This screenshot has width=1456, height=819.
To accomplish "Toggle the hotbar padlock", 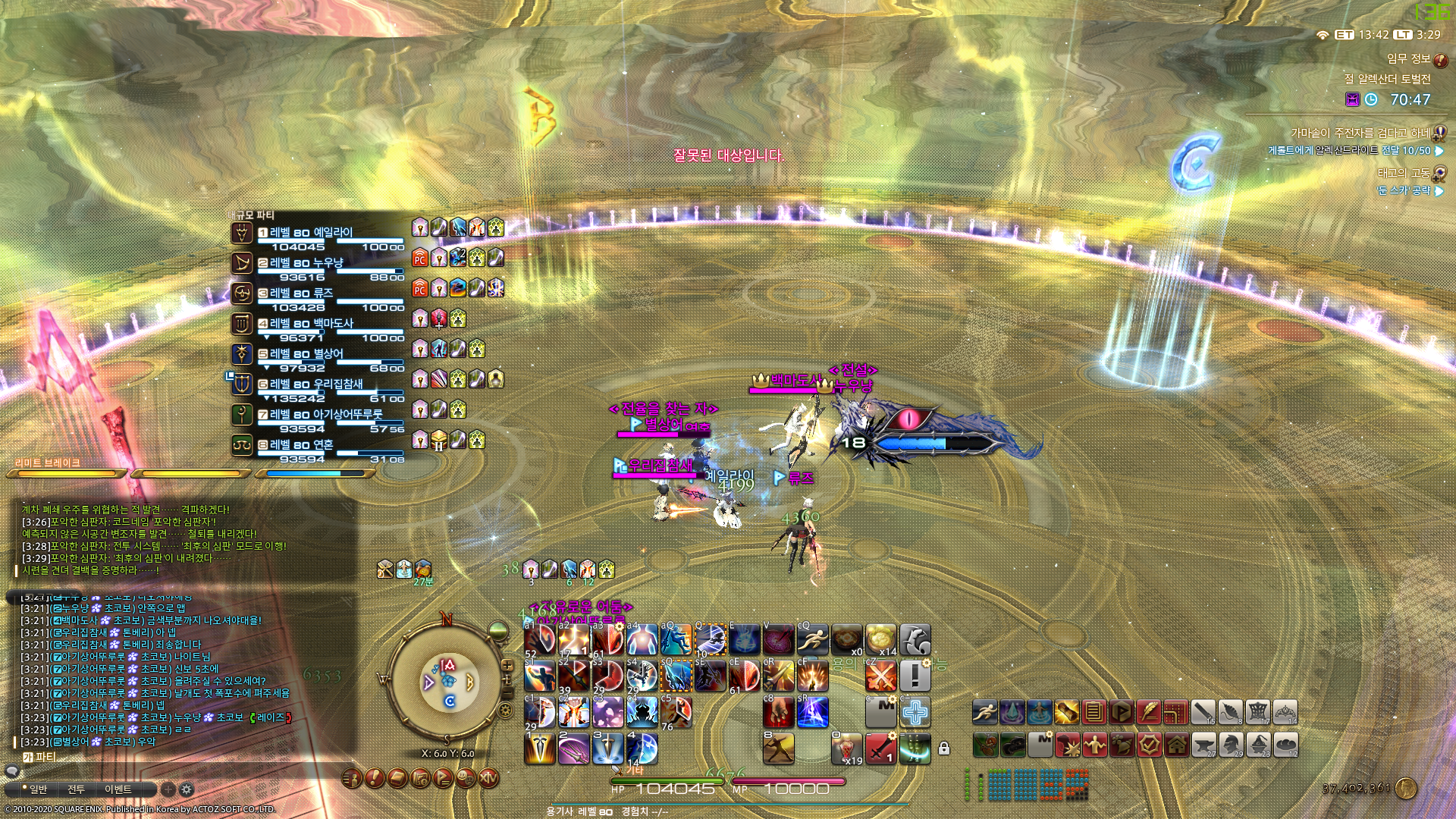I will [944, 748].
